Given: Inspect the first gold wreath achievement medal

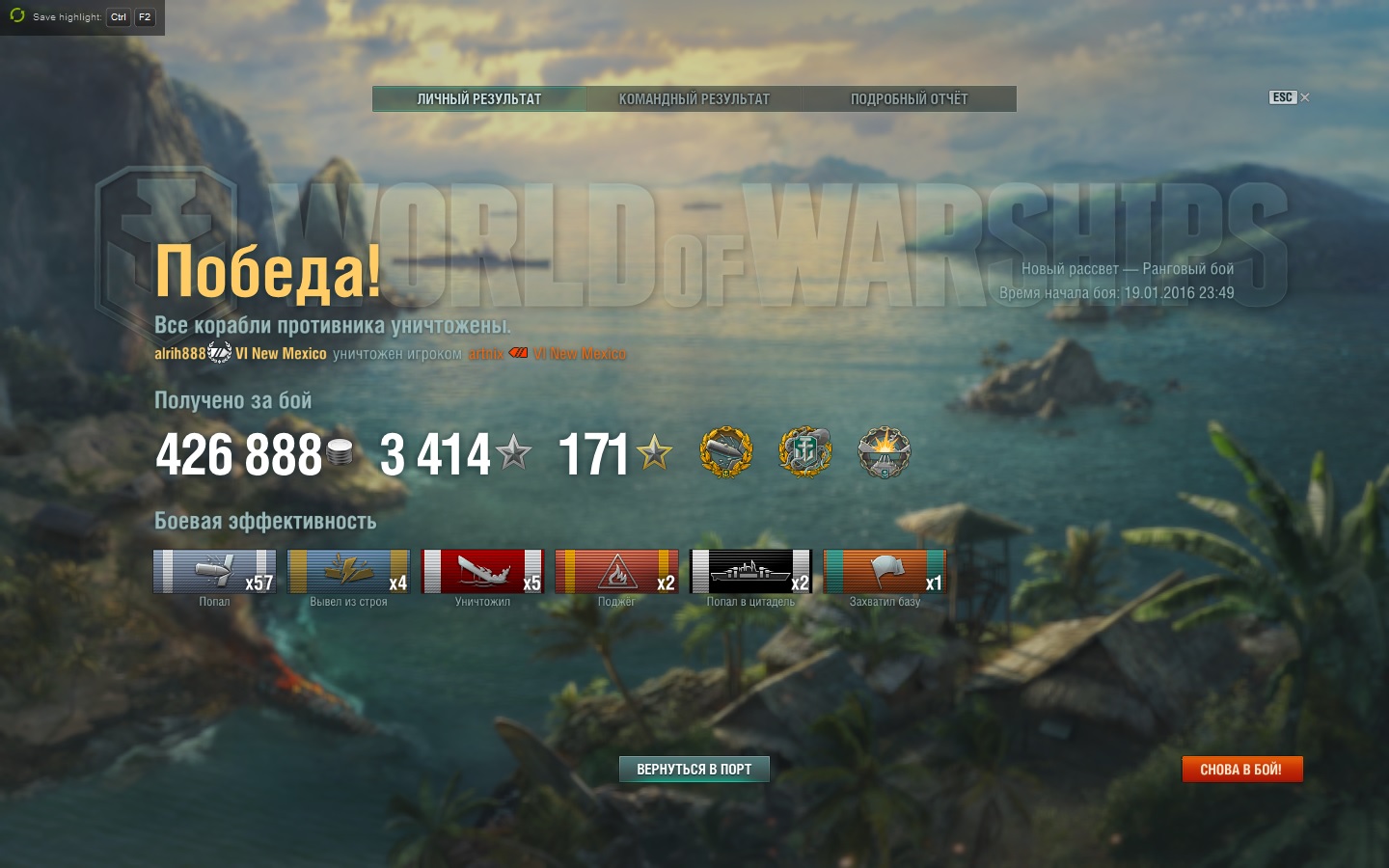Looking at the screenshot, I should [x=725, y=452].
